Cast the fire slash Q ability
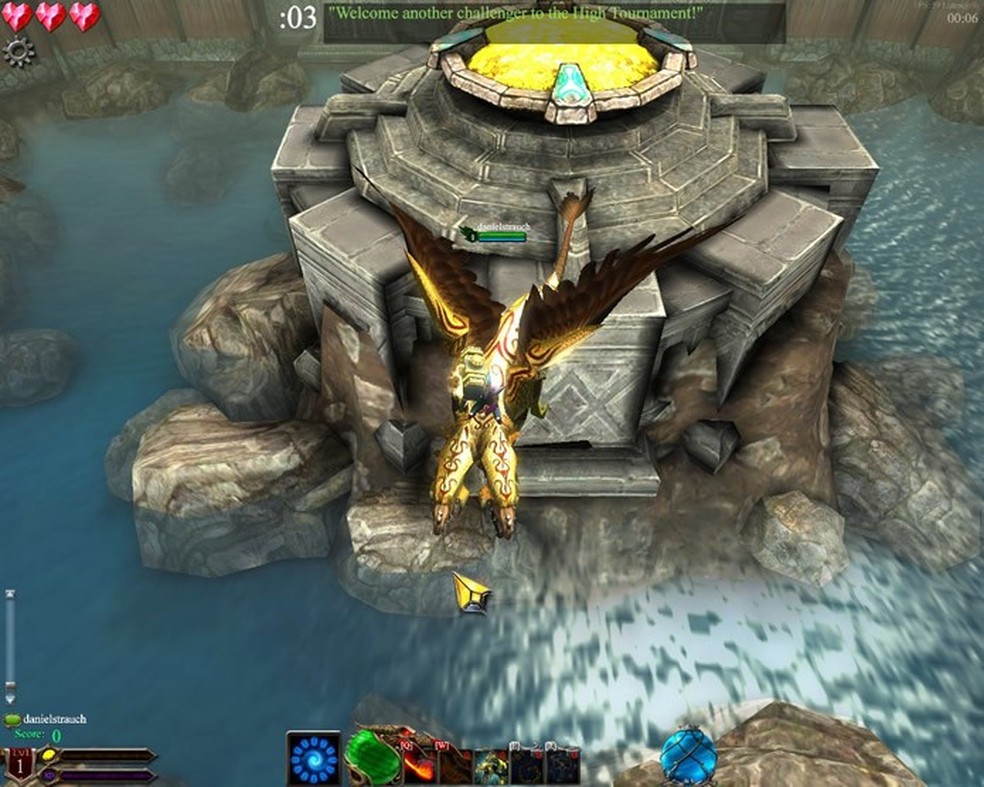Viewport: 984px width, 787px height. (419, 764)
